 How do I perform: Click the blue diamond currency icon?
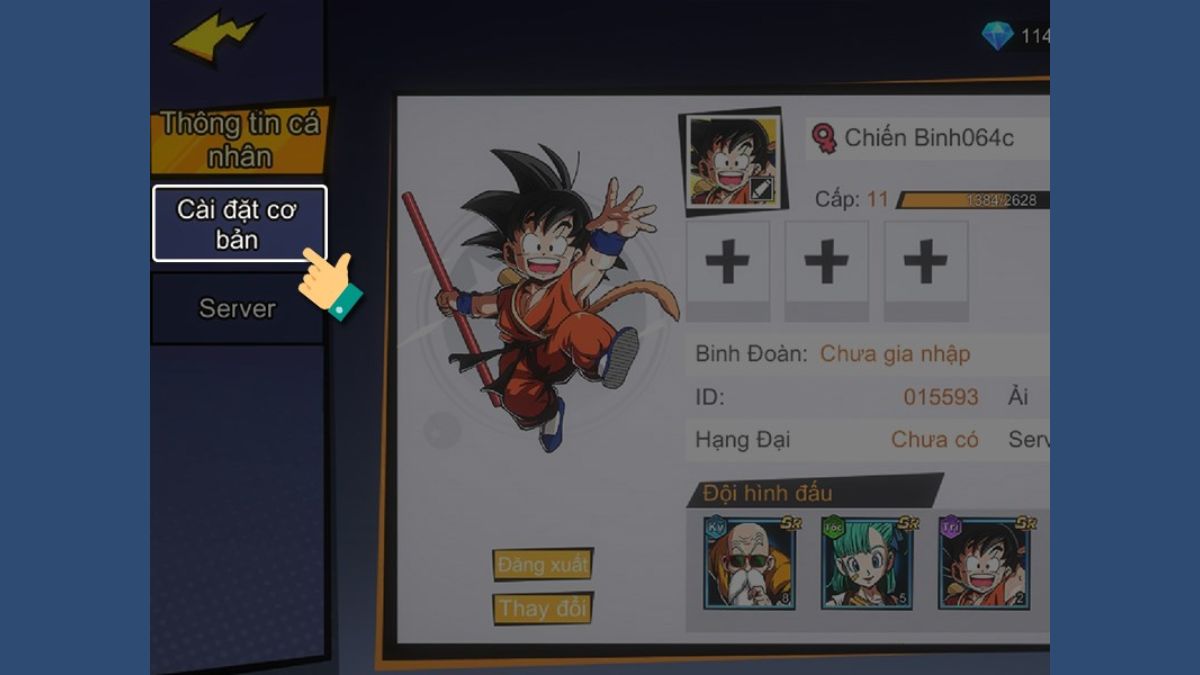pyautogui.click(x=996, y=37)
